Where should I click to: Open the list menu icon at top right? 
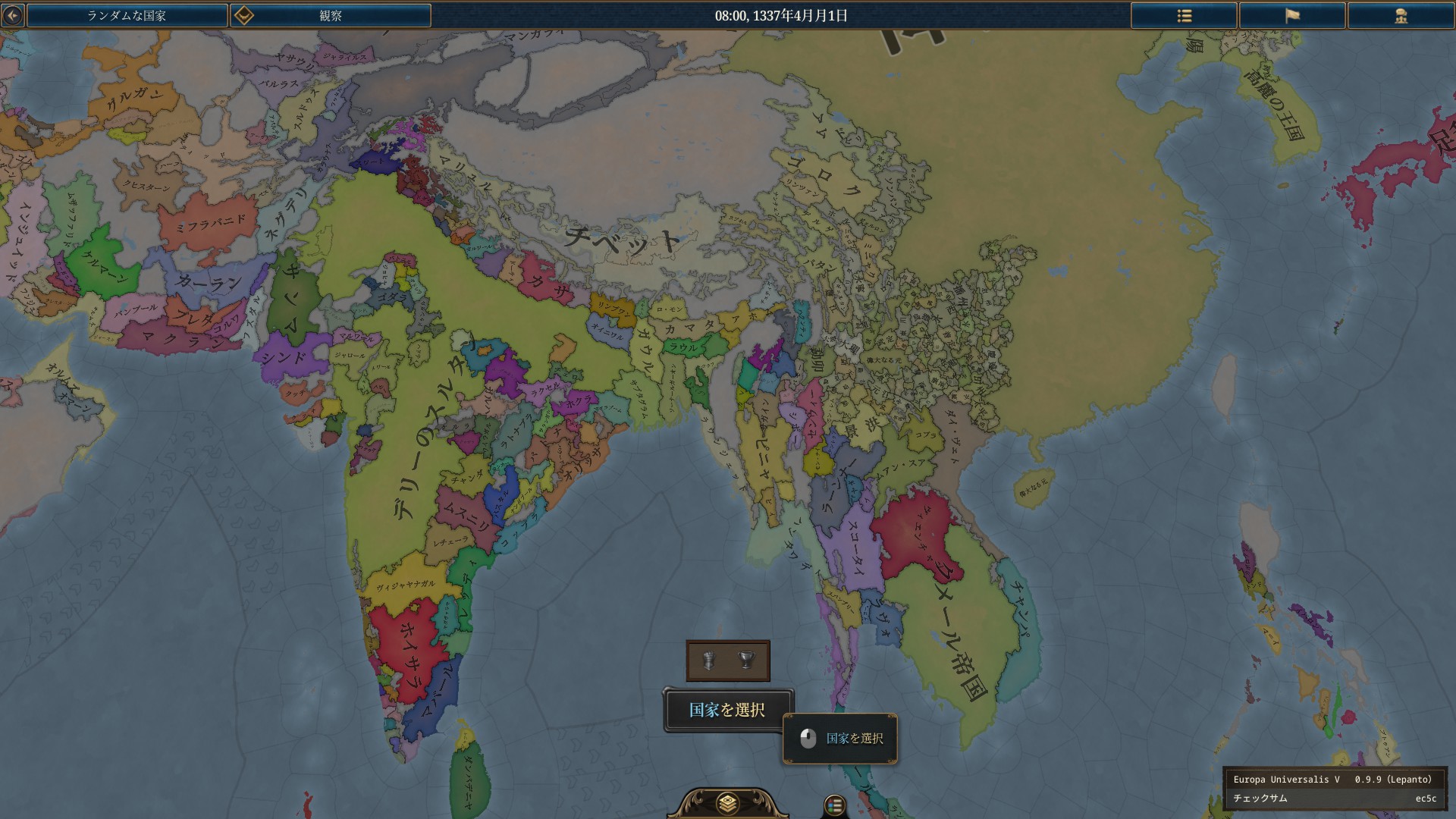click(1184, 15)
